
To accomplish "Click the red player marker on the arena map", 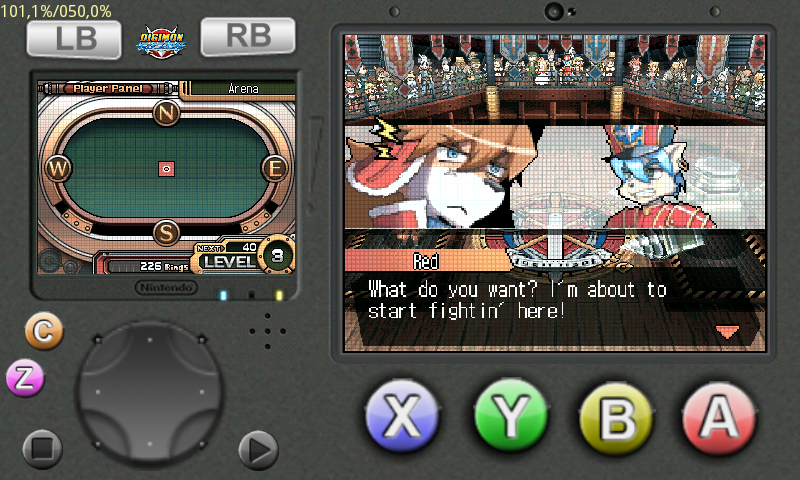I will pos(167,169).
